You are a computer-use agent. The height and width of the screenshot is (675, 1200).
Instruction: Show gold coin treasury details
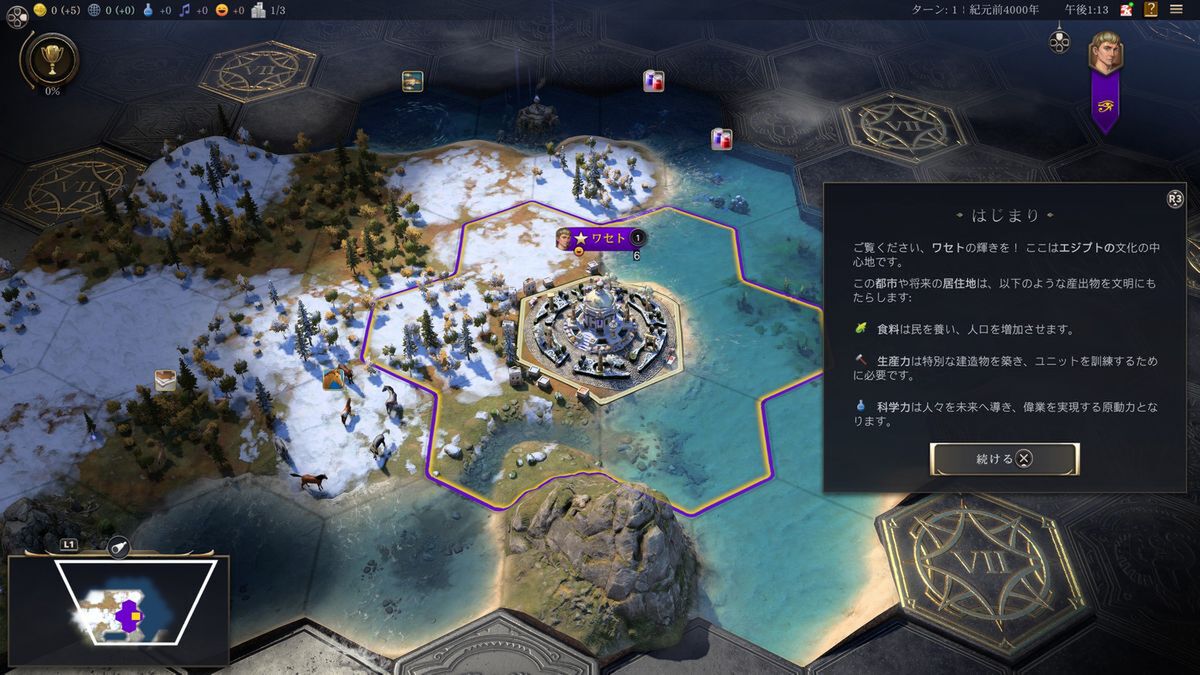tap(41, 10)
